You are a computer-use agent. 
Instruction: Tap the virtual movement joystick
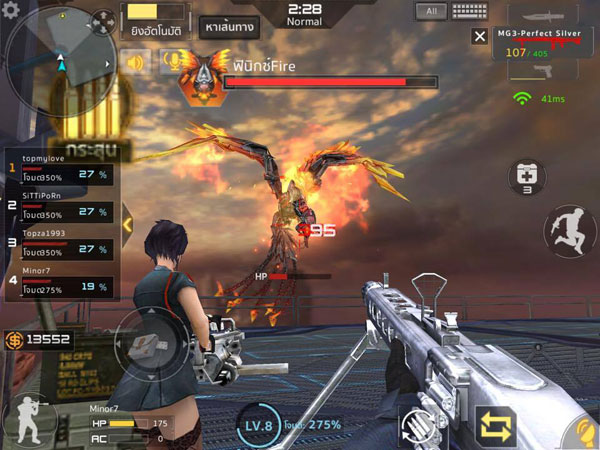tap(147, 345)
